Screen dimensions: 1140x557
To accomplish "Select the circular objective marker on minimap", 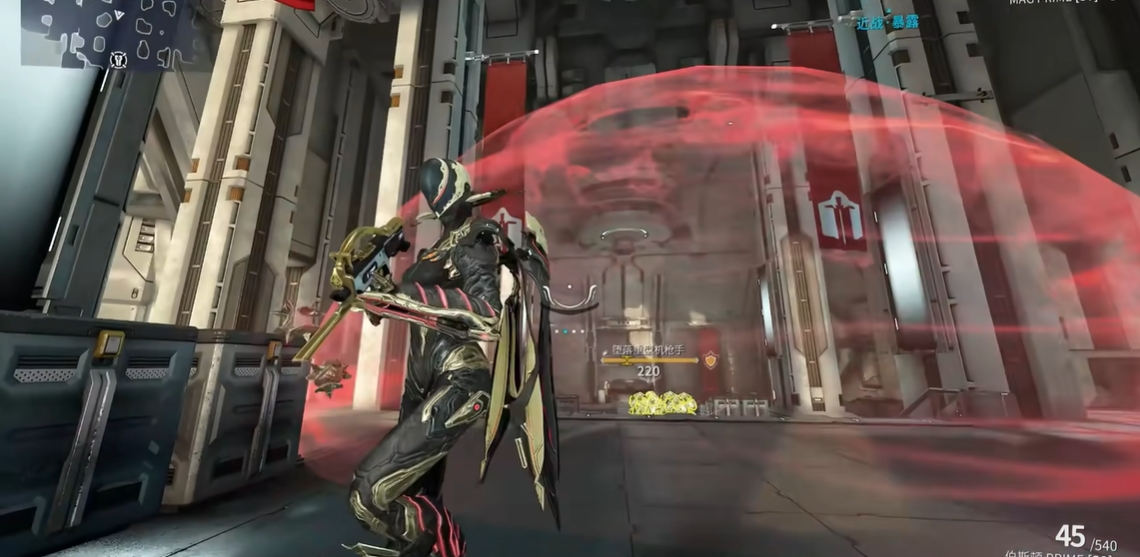I will (120, 60).
